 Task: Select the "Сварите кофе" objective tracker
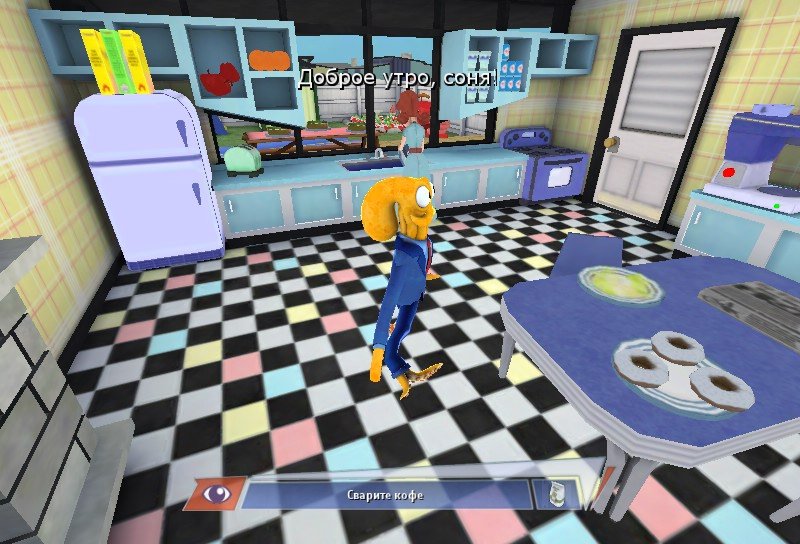click(x=388, y=493)
